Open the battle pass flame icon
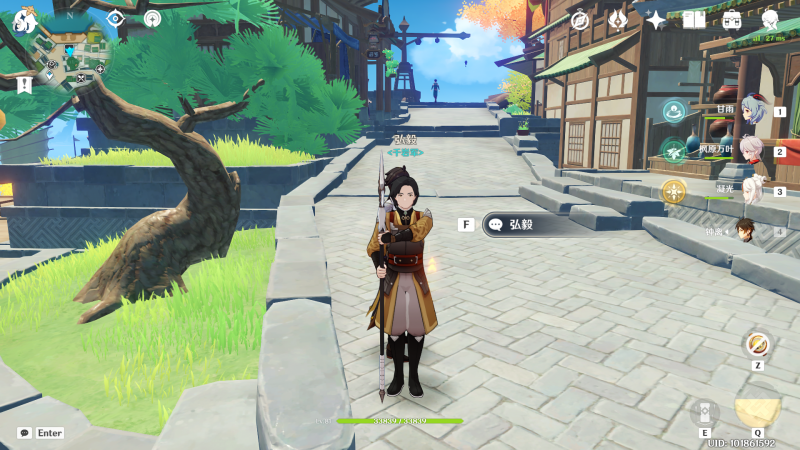800x450 pixels. [x=618, y=20]
